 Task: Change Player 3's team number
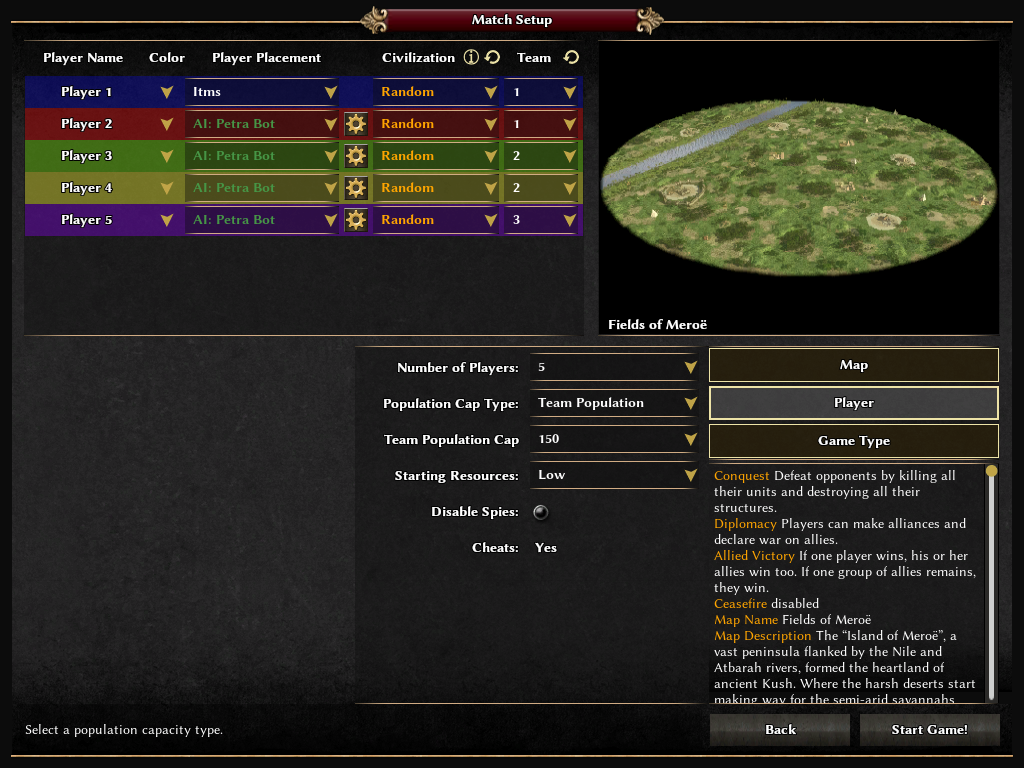(542, 156)
